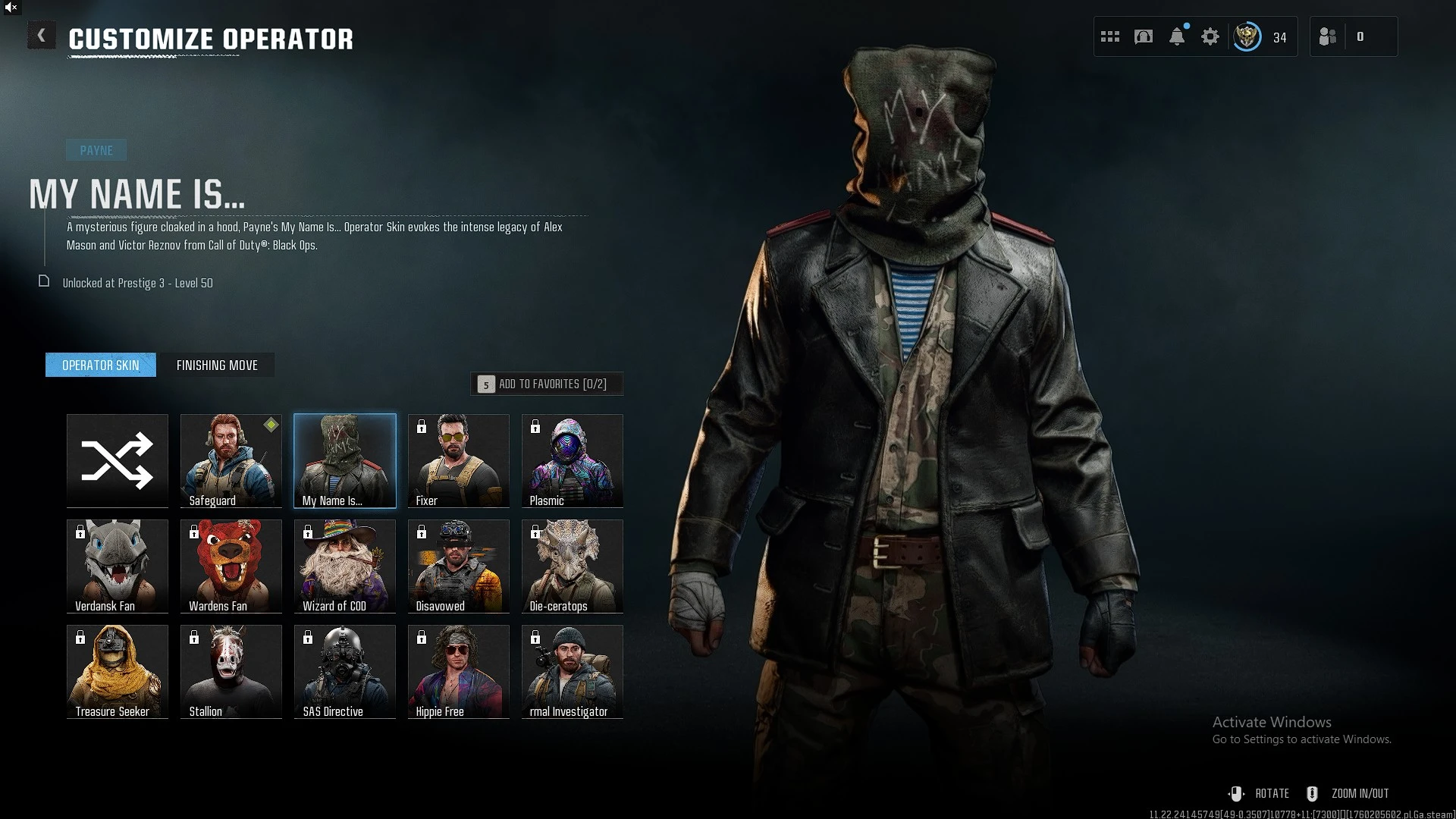Click the Go to Settings activation link
Screen dimensions: 1456x819
[x=1302, y=739]
